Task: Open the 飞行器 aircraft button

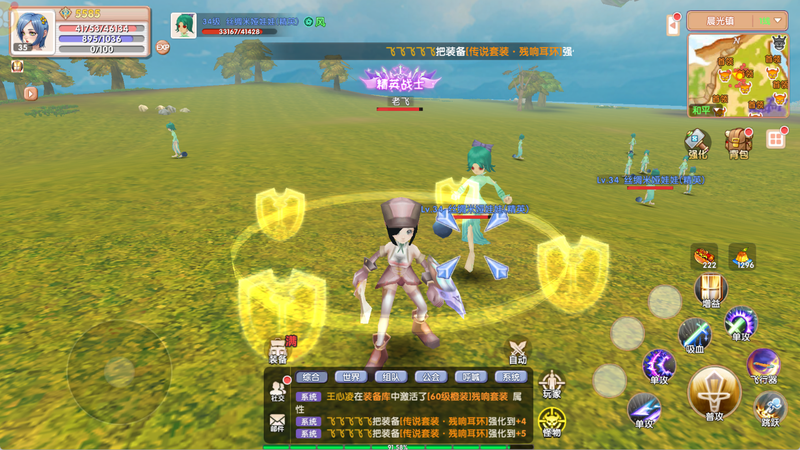Action: pyautogui.click(x=765, y=366)
